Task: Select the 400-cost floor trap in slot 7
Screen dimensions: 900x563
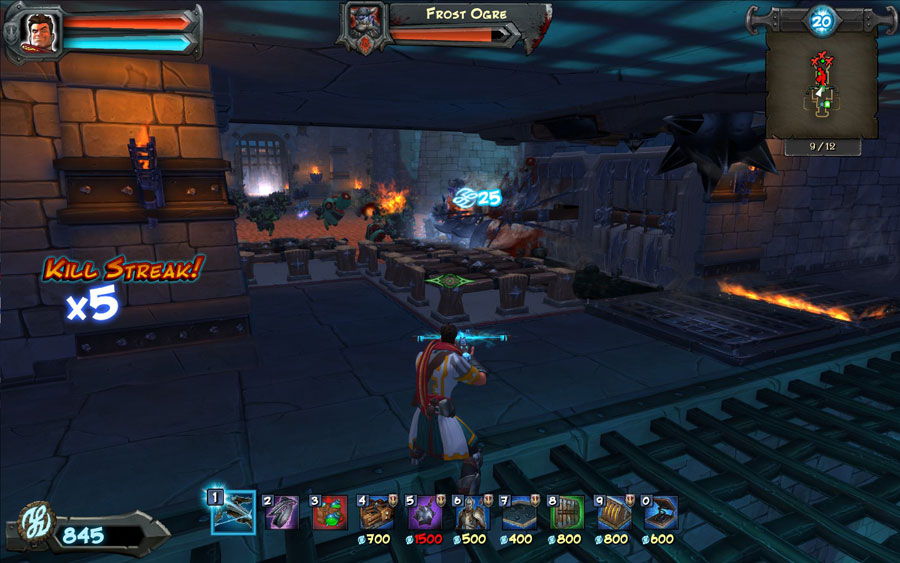Action: tap(518, 512)
